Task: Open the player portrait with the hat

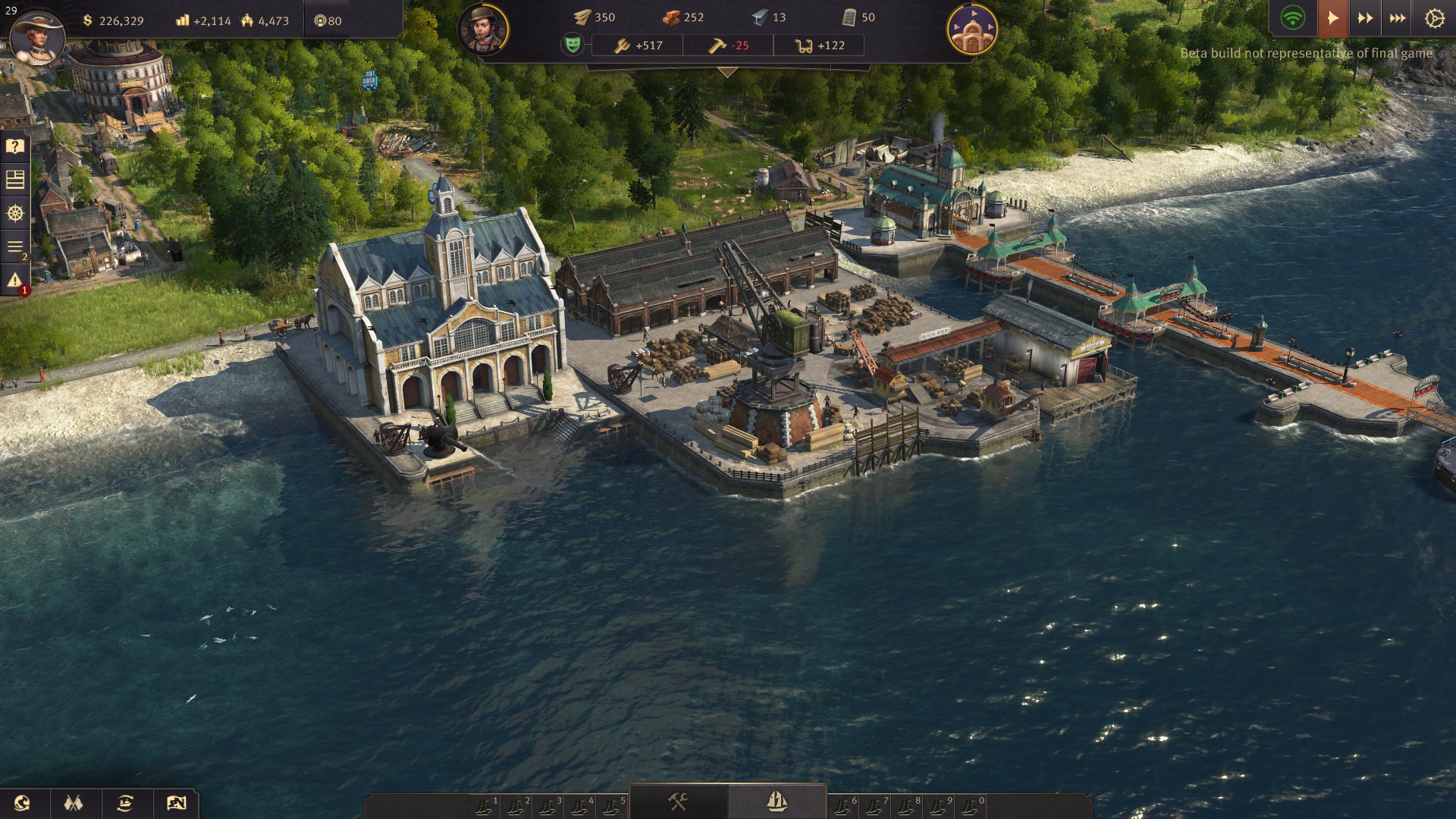Action: tap(36, 36)
